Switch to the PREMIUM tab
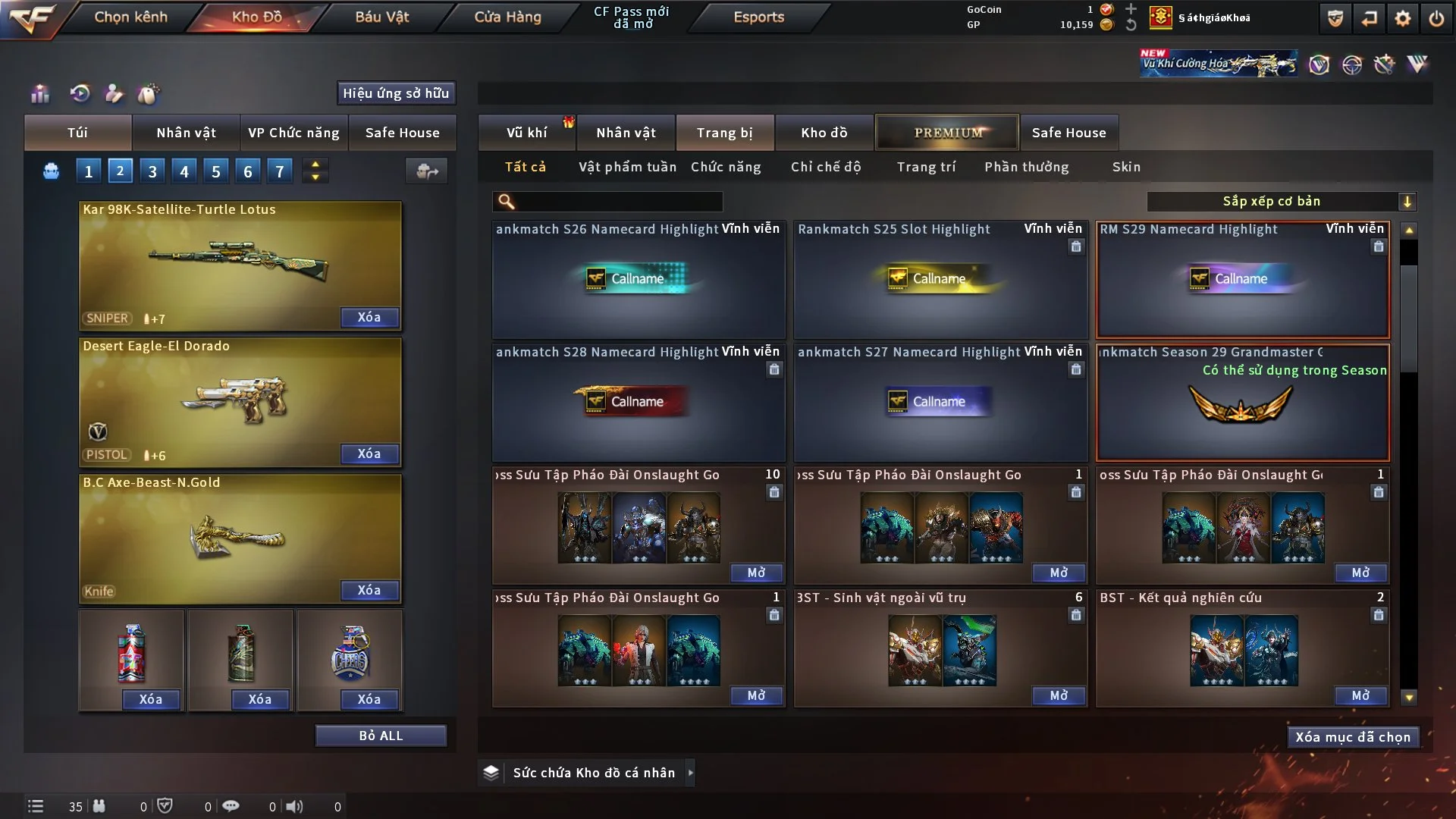This screenshot has height=819, width=1456. [x=947, y=132]
